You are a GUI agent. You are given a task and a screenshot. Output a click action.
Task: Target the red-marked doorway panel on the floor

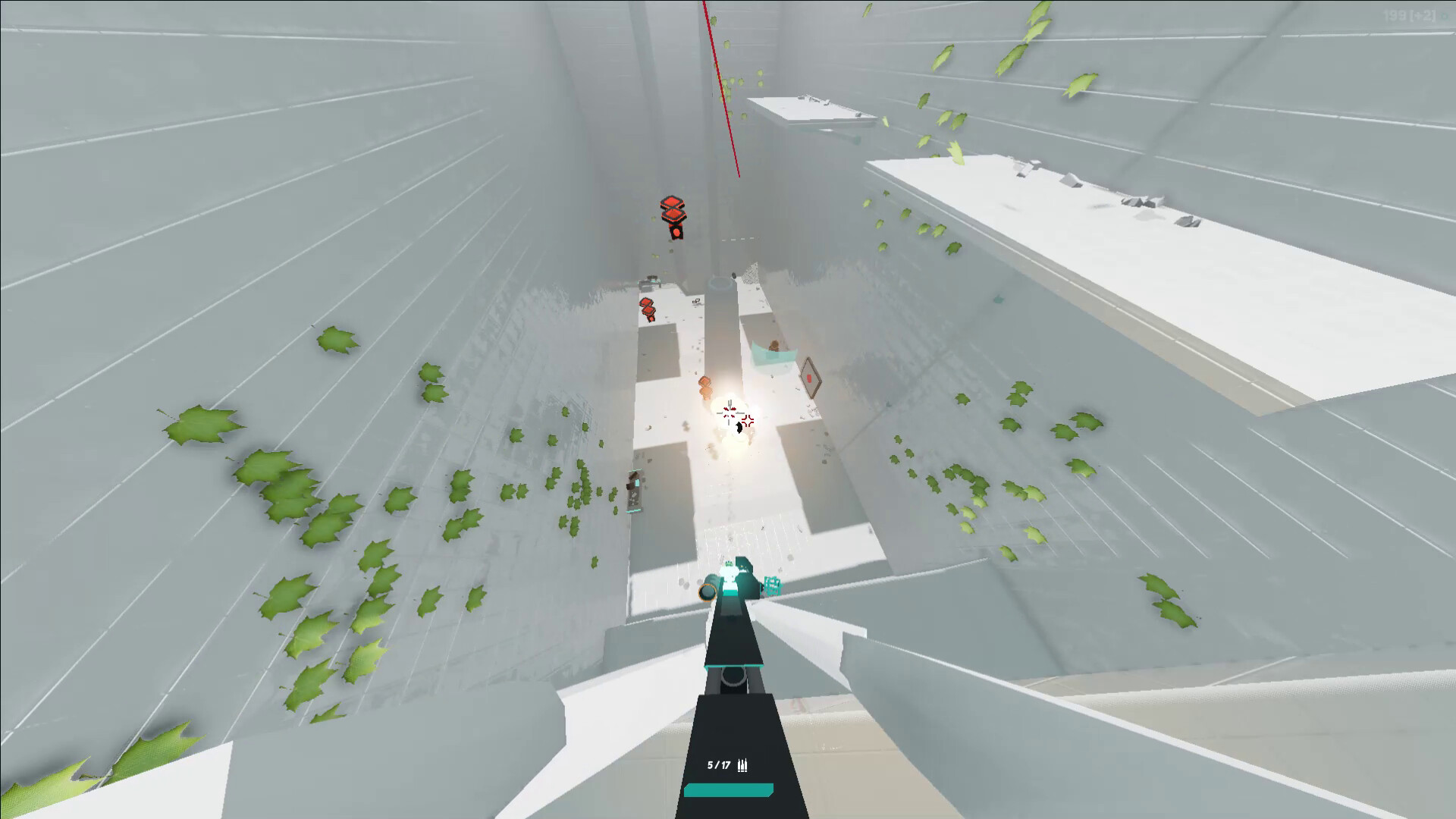[x=809, y=377]
